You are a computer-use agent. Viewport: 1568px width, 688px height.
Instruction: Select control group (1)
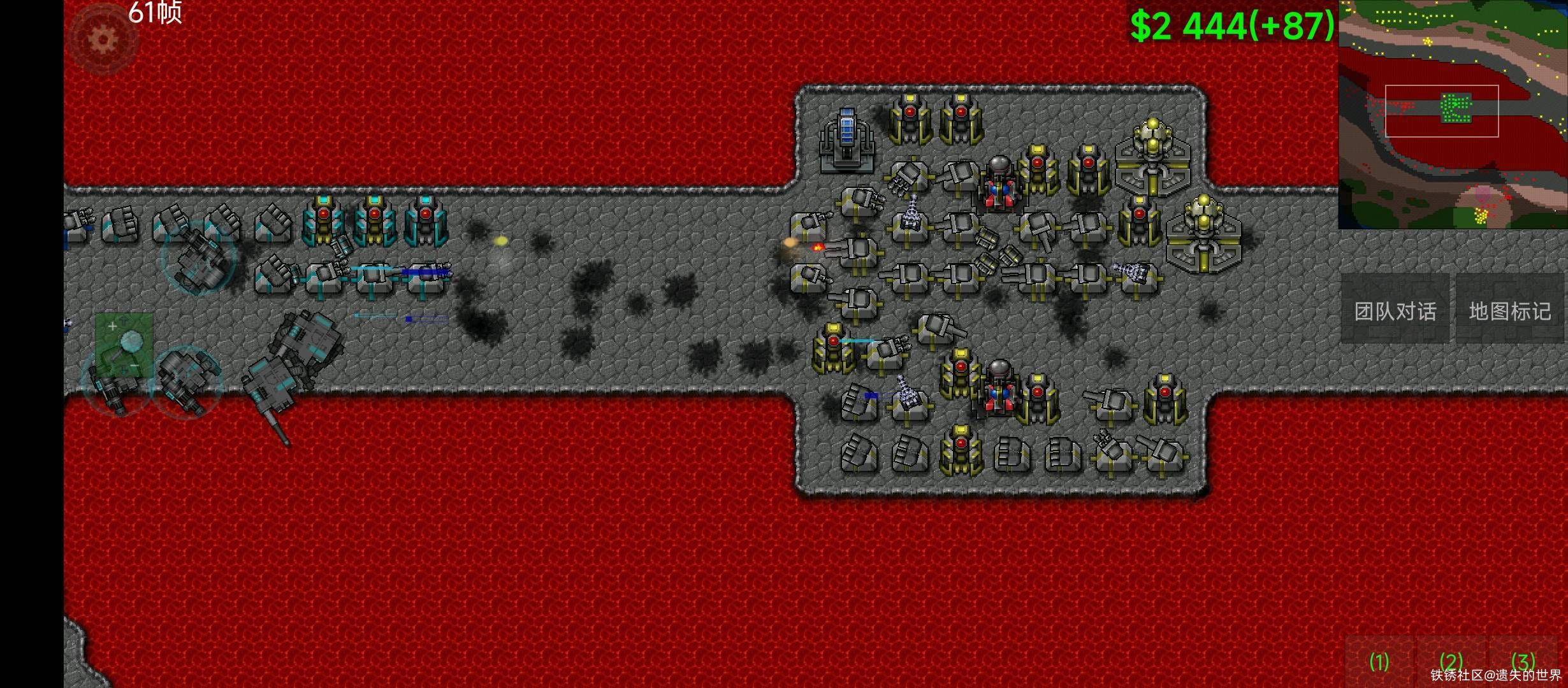[x=1379, y=663]
